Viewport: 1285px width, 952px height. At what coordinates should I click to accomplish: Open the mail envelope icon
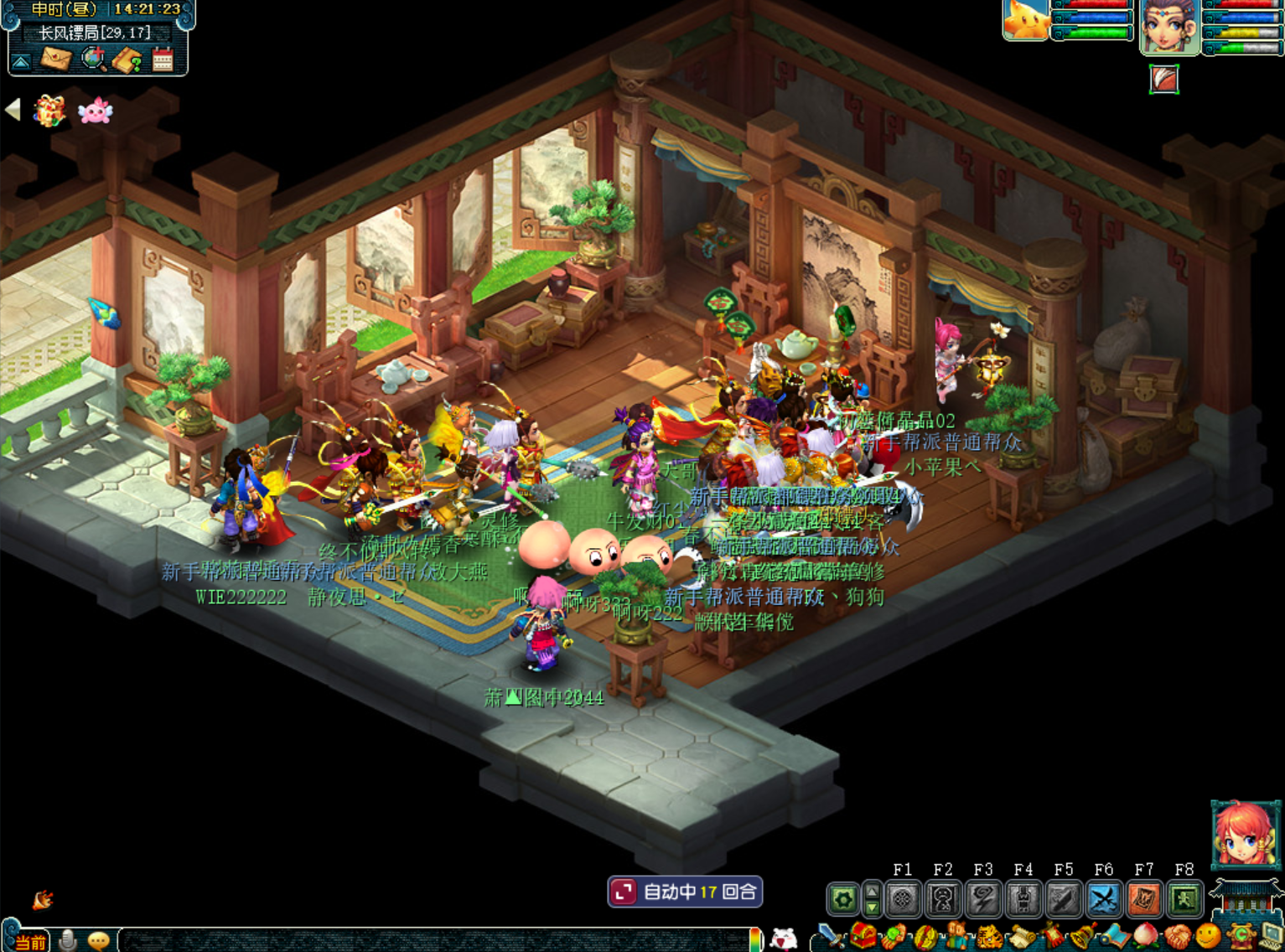[x=57, y=59]
